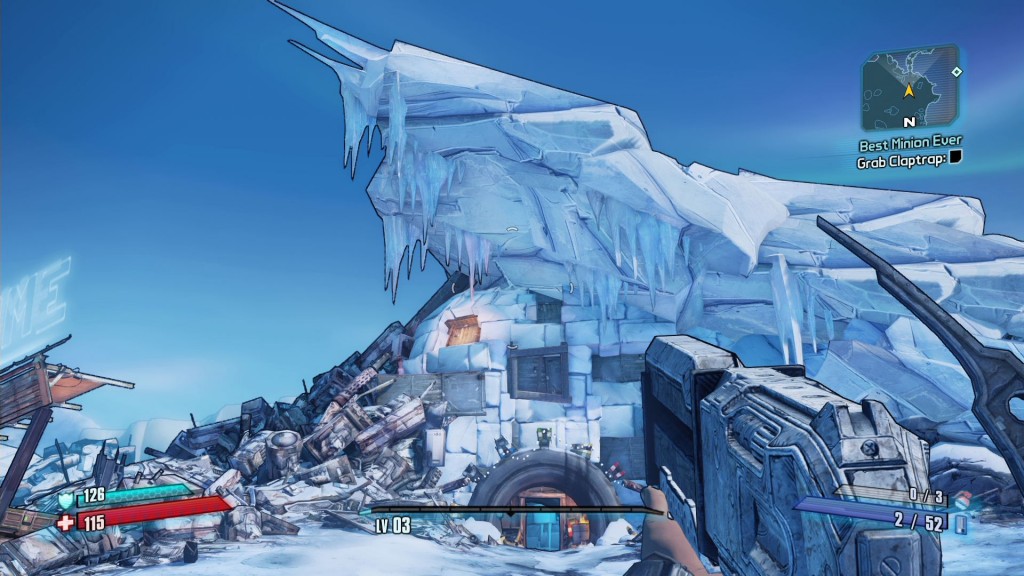Select the Best Minion Ever quest title
Image resolution: width=1024 pixels, height=576 pixels.
click(910, 143)
